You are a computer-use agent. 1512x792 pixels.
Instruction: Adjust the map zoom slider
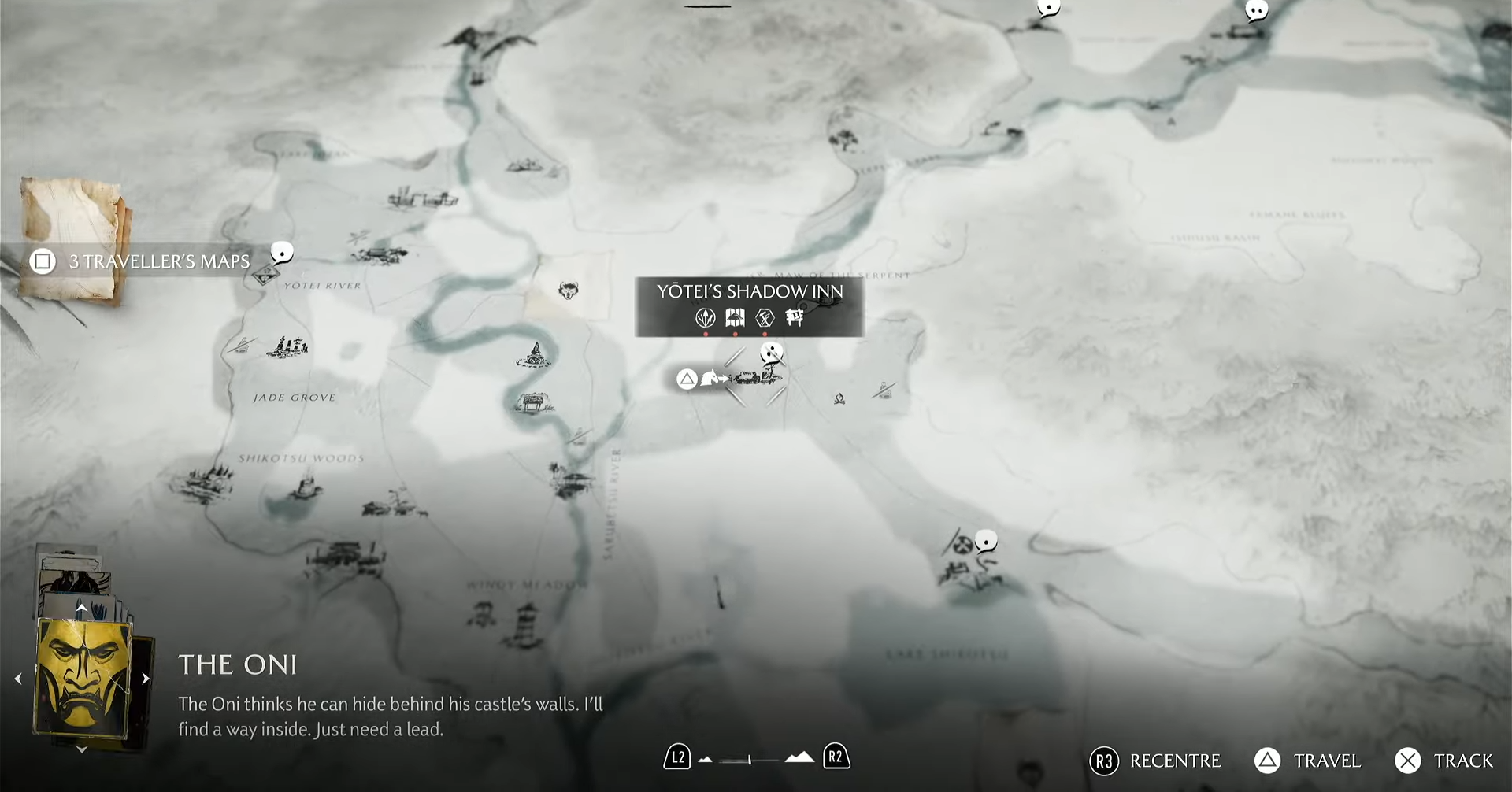[749, 760]
